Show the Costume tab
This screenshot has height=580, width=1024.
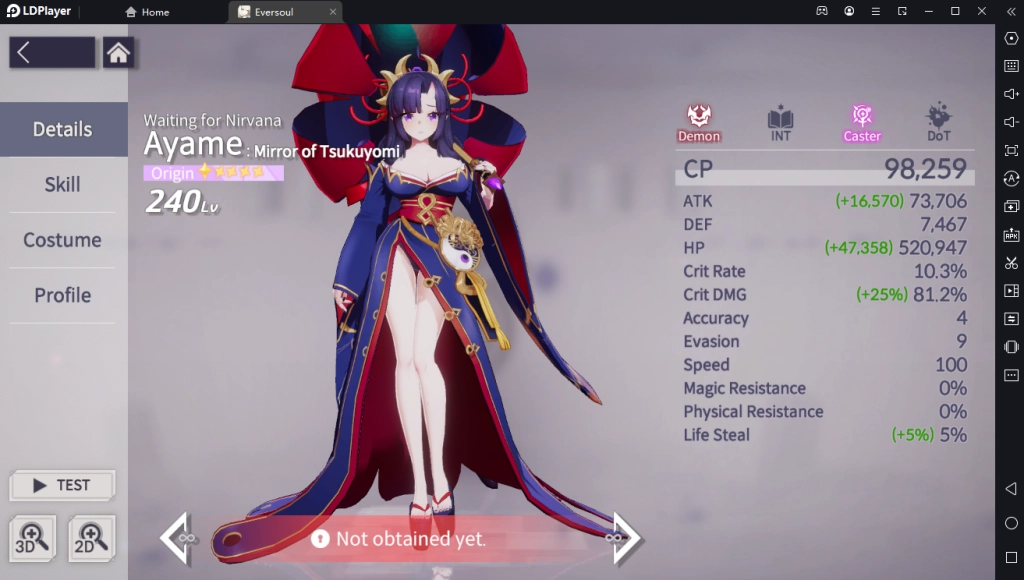pyautogui.click(x=63, y=240)
